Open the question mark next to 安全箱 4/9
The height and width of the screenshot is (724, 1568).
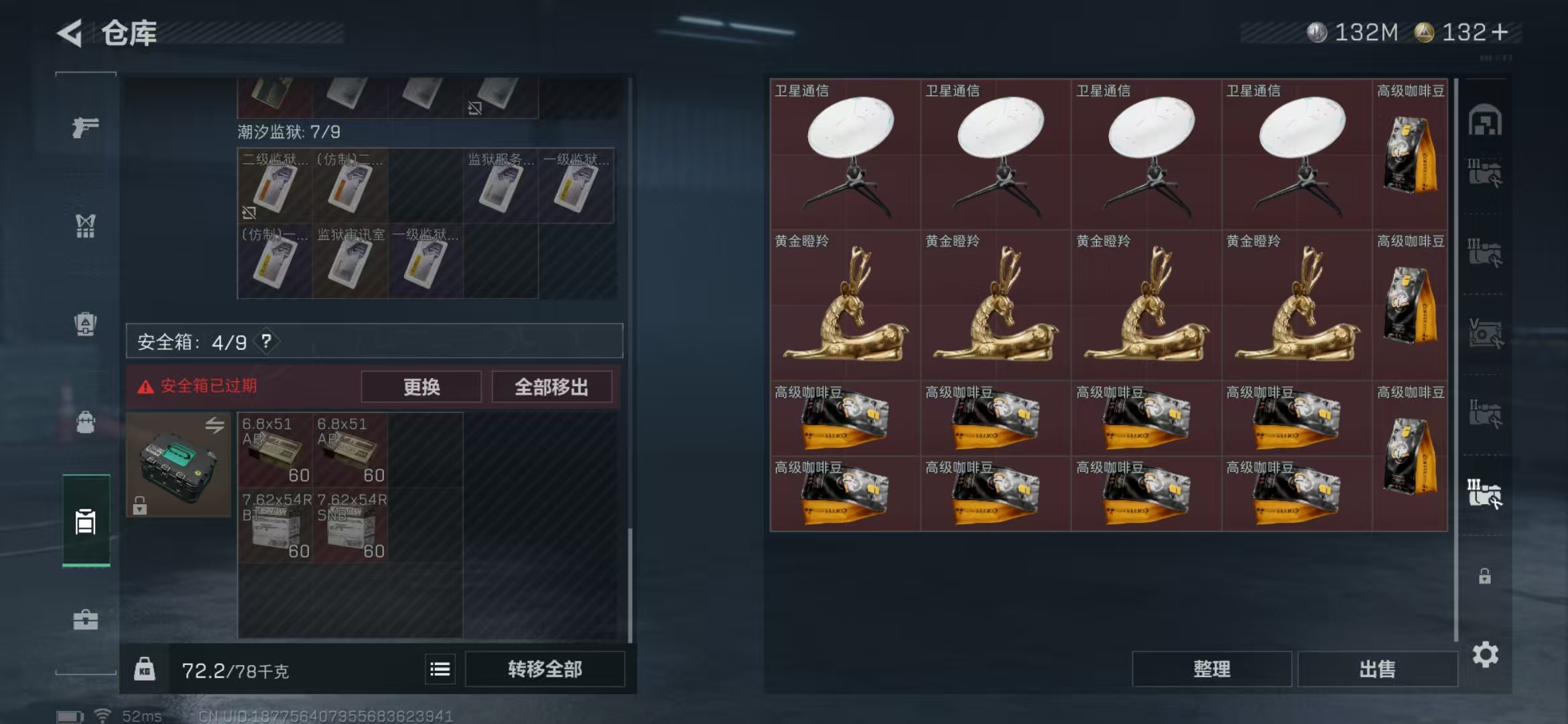(267, 341)
